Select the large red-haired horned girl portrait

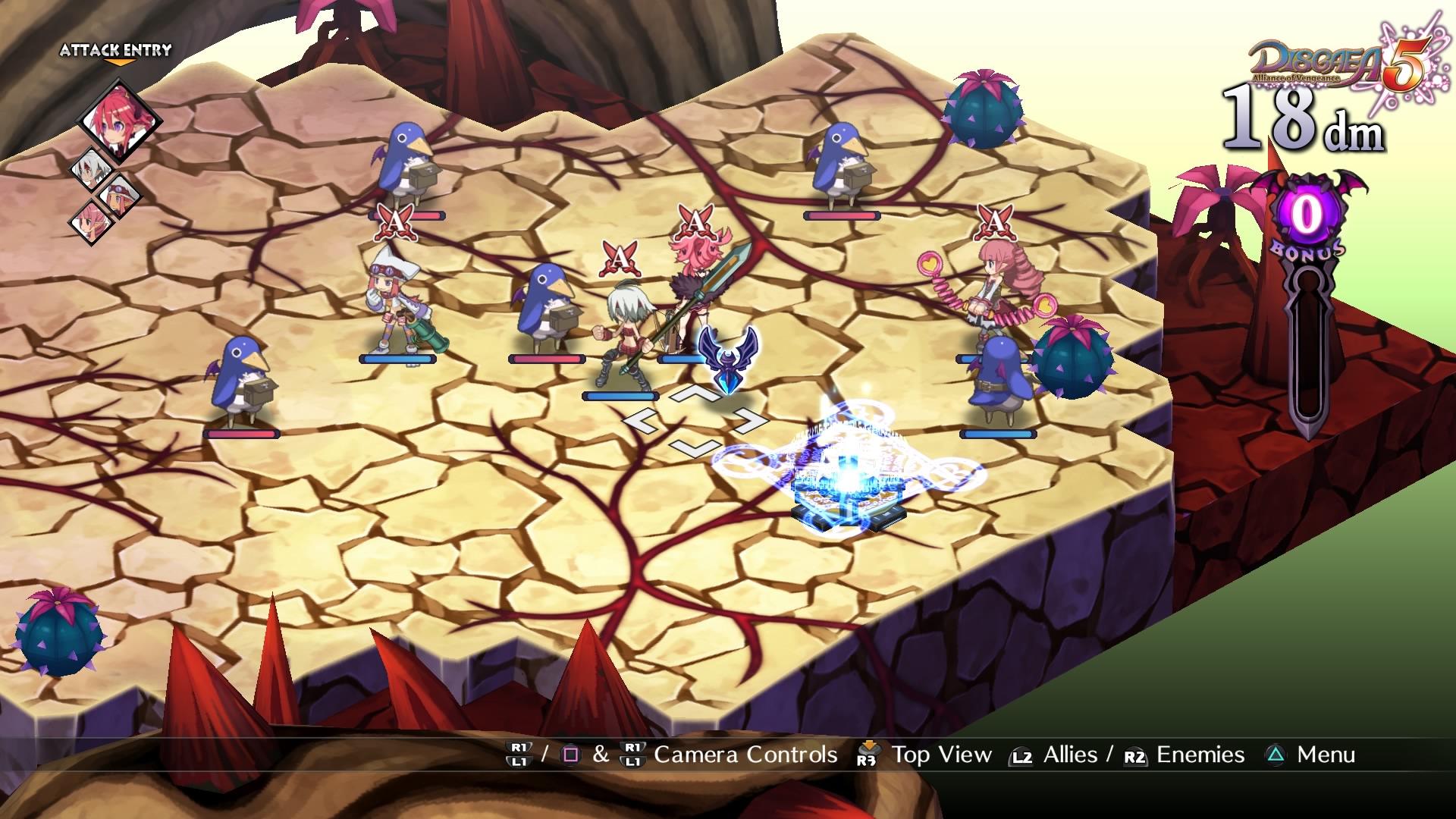119,121
